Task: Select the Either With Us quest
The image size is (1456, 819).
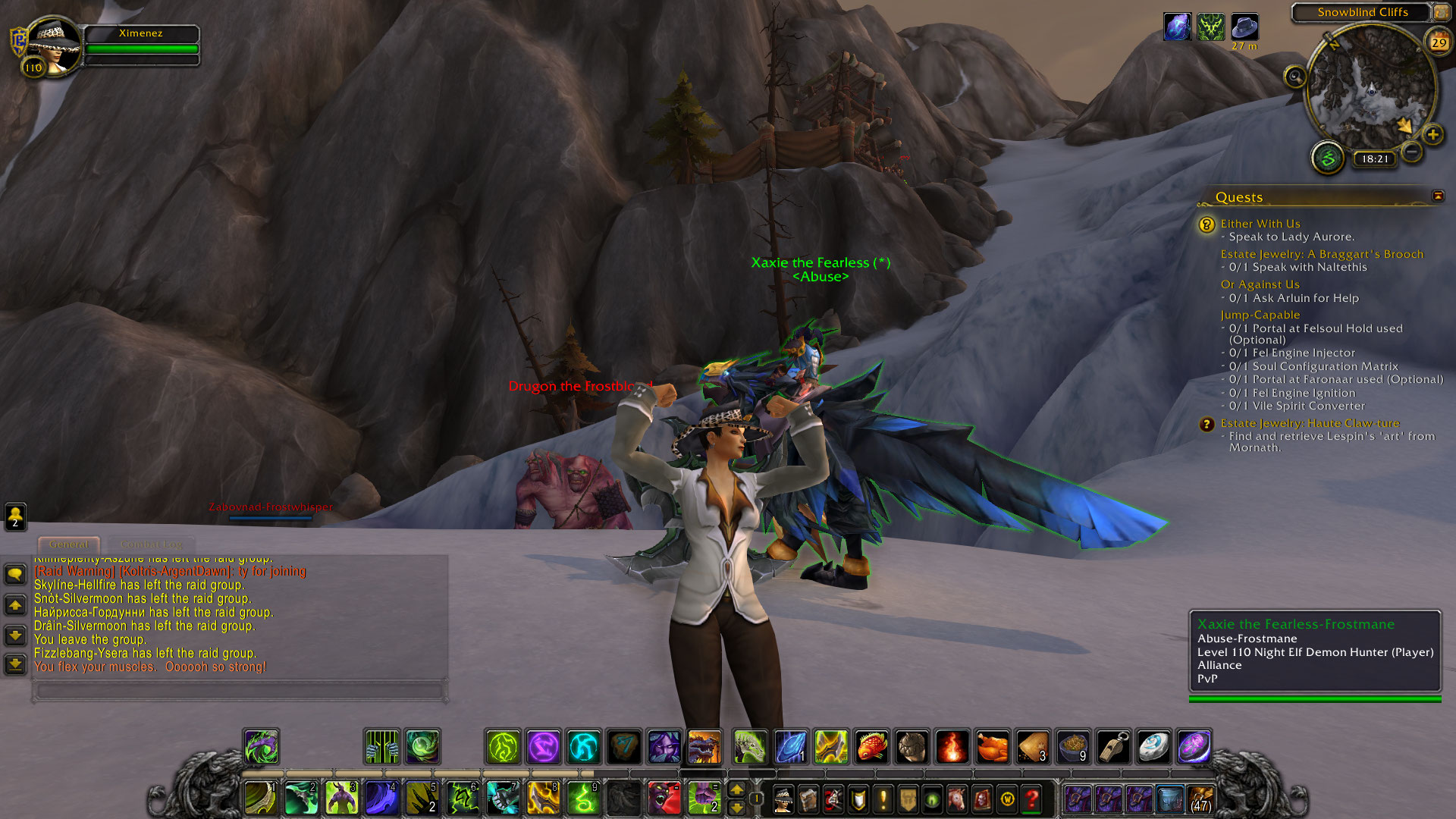Action: pyautogui.click(x=1260, y=224)
